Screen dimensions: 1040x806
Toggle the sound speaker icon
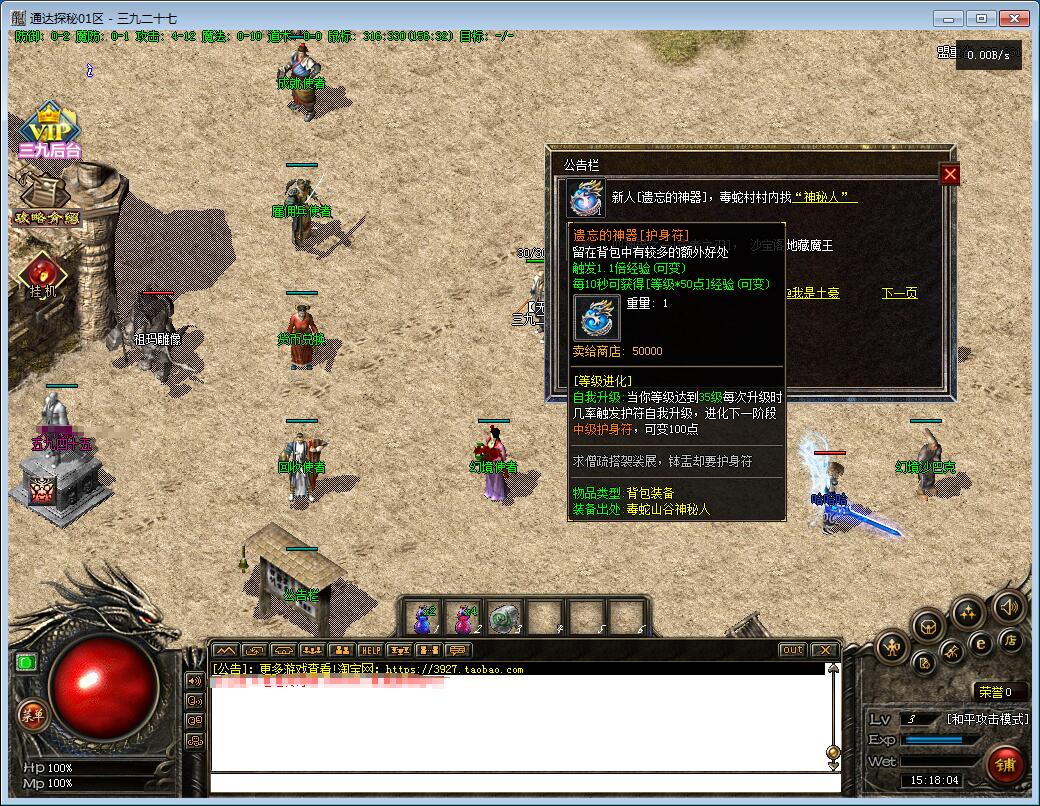1007,606
